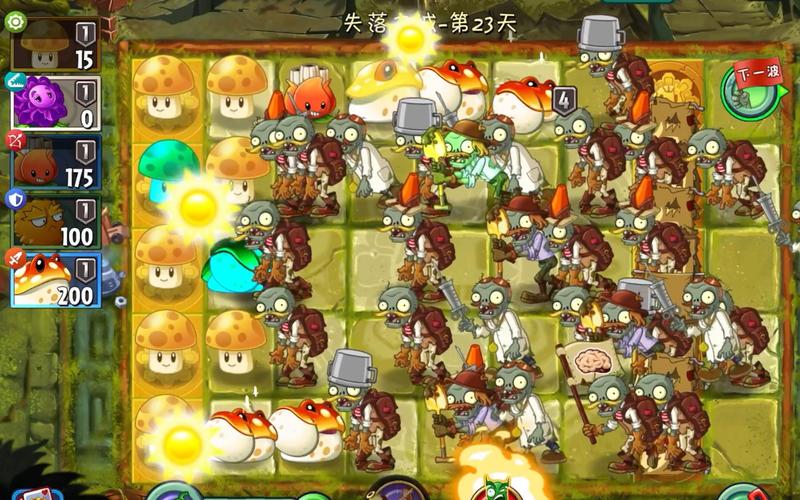This screenshot has height=500, width=800.
Task: Choose the purple flower seed packet
Action: point(55,103)
